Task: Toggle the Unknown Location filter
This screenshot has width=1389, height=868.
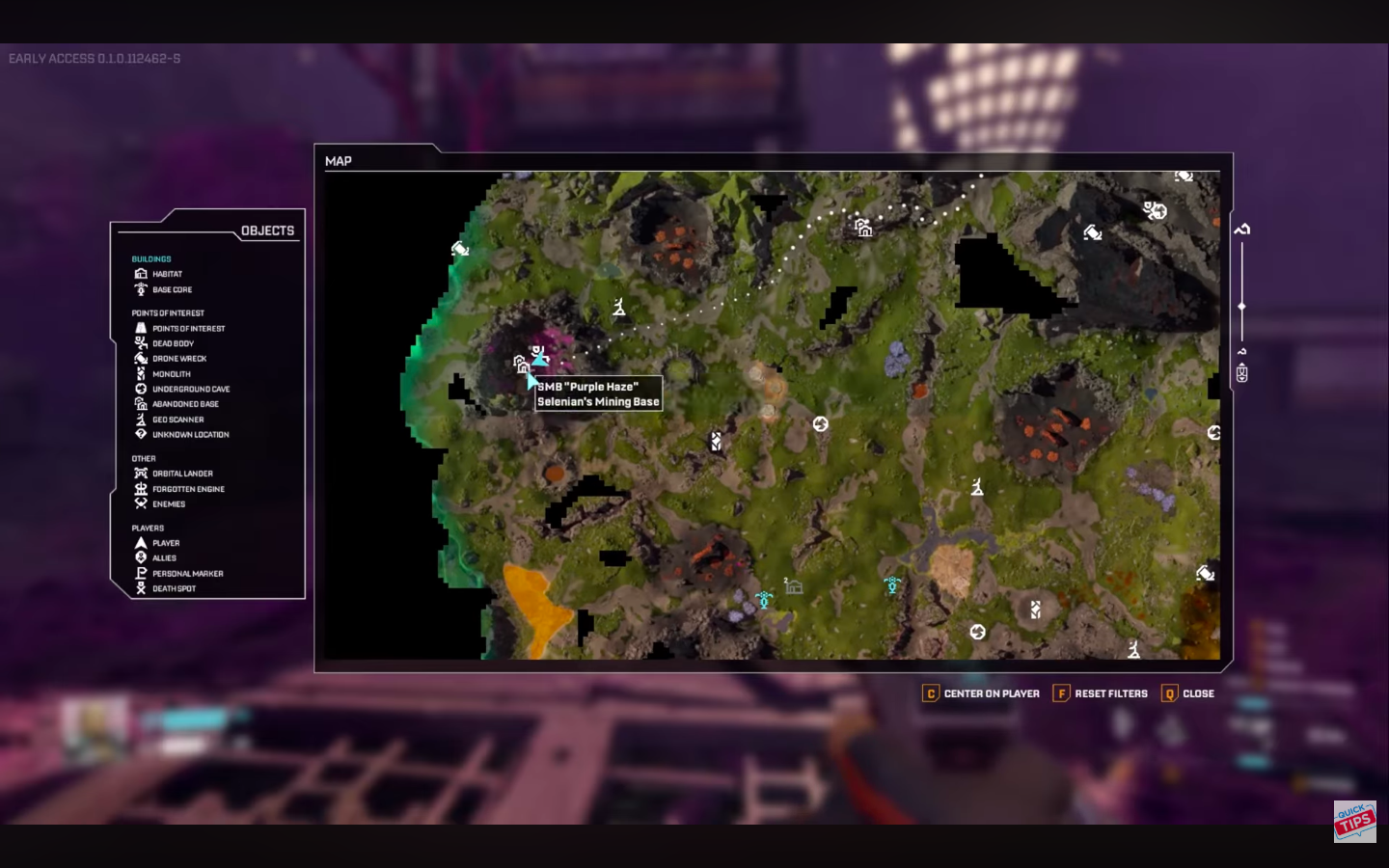Action: click(141, 434)
